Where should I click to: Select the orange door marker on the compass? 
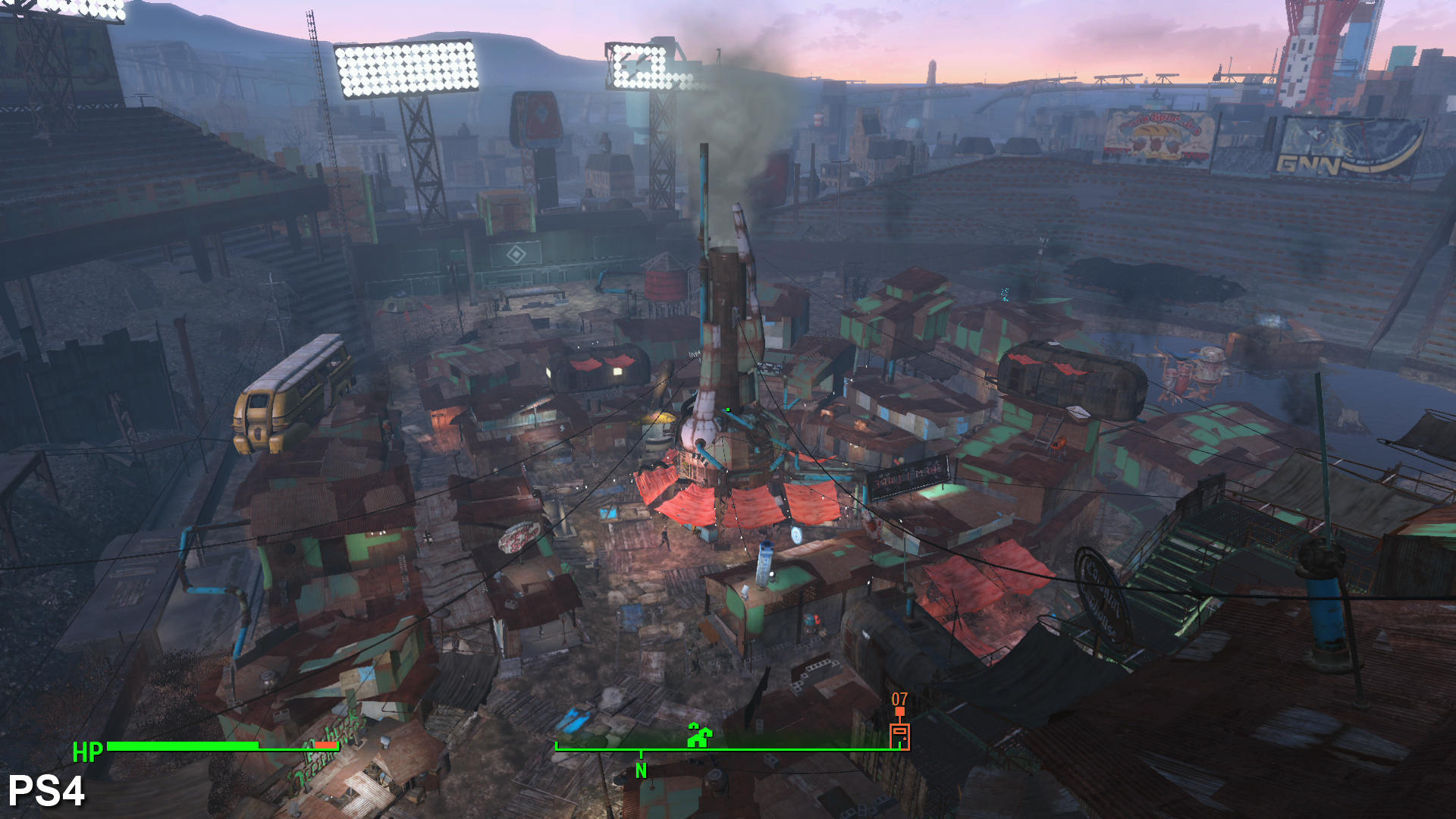click(x=899, y=735)
